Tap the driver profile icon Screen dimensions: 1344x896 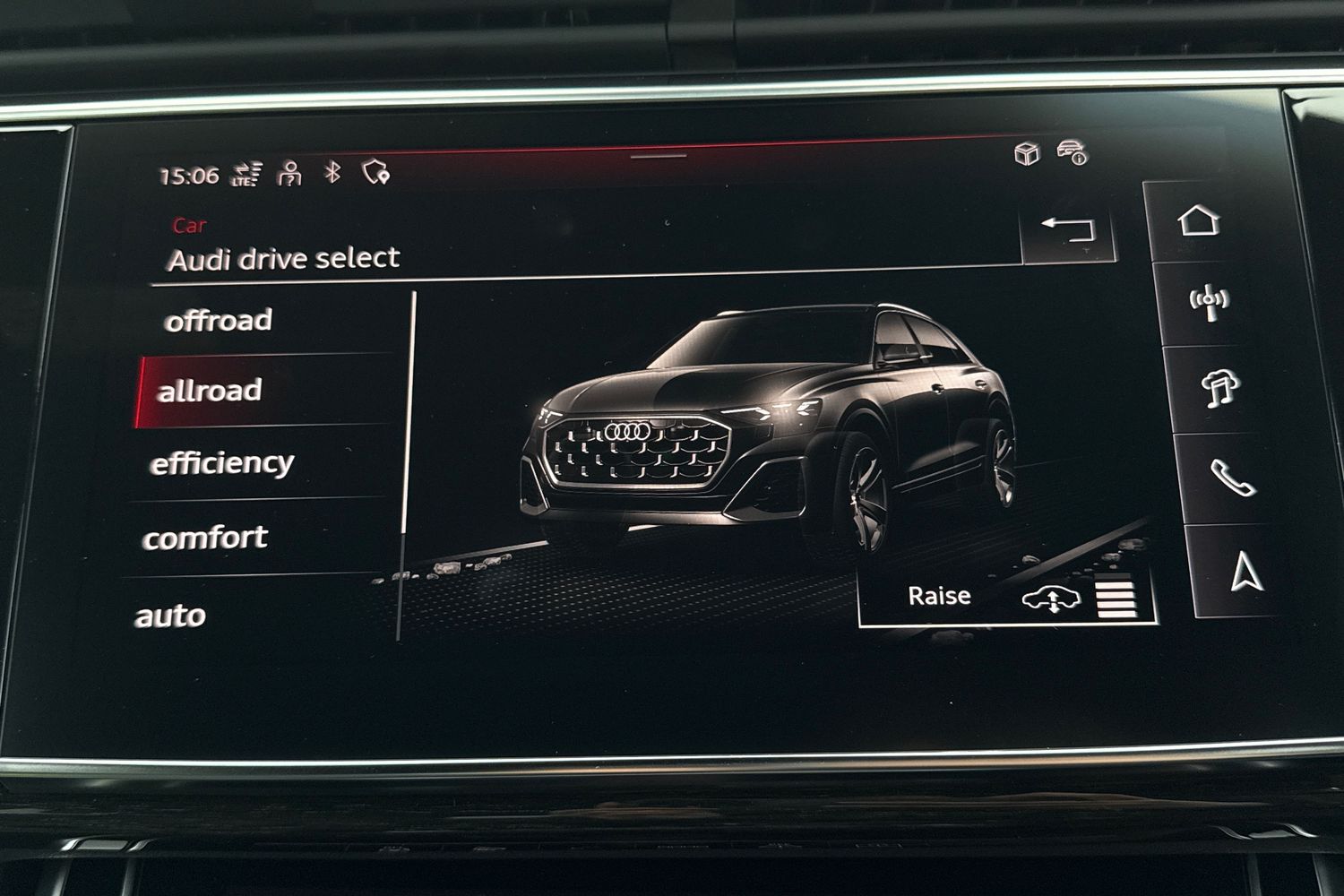(x=289, y=175)
